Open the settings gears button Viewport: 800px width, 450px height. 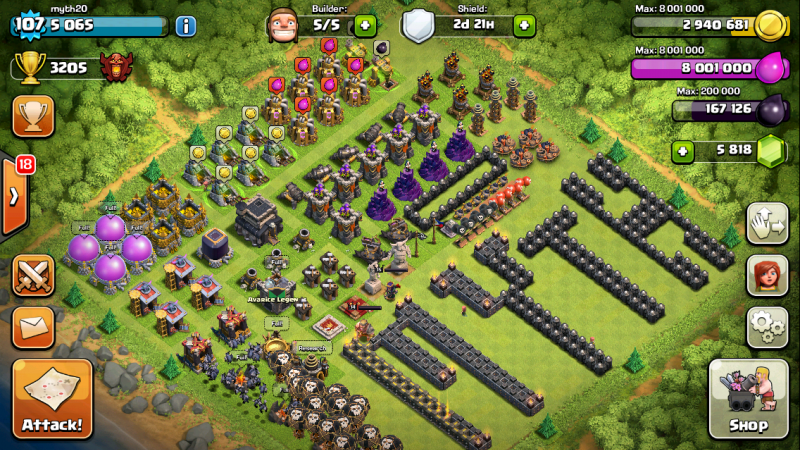pos(766,326)
